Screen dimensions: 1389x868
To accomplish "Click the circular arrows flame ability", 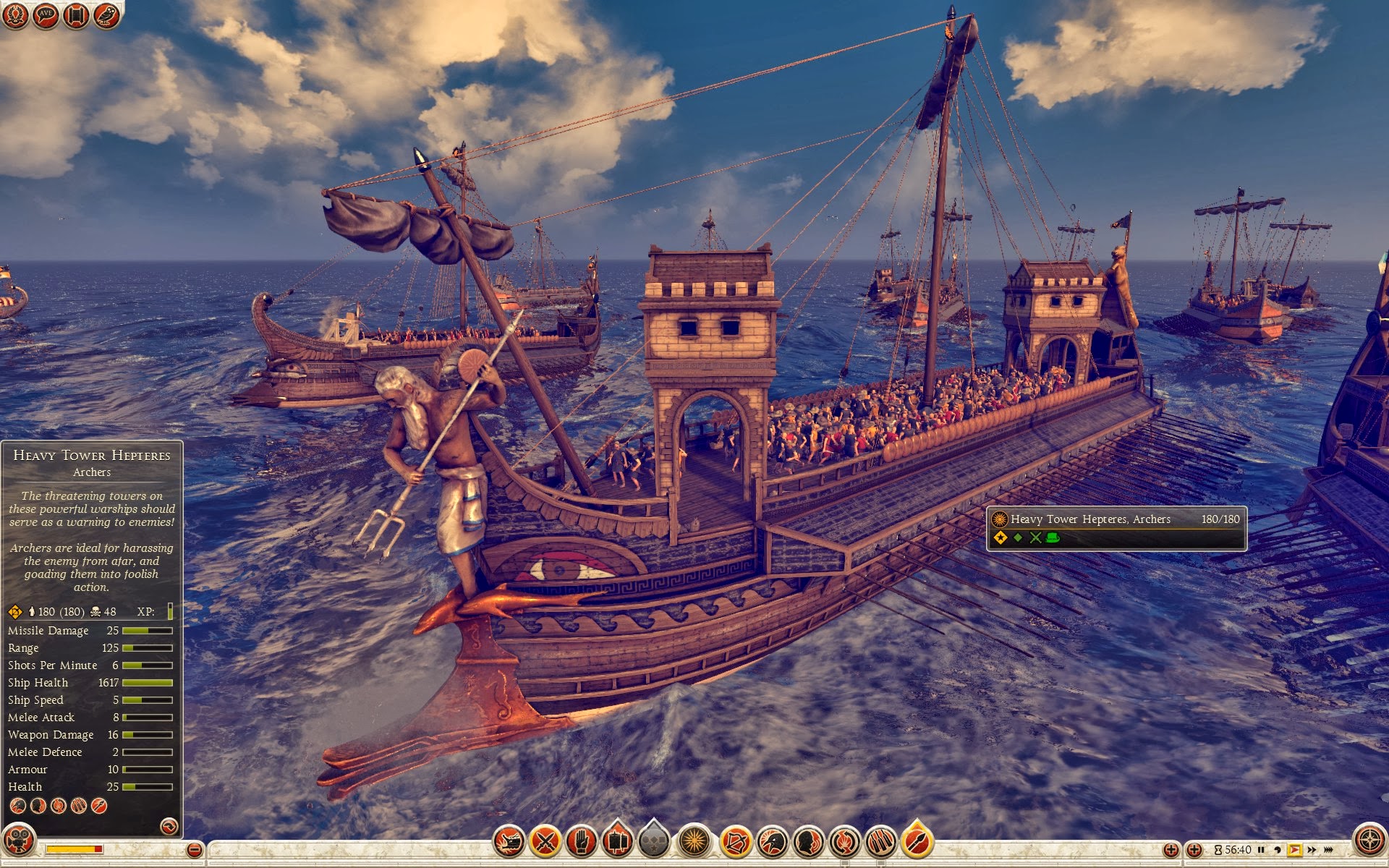I will (844, 841).
